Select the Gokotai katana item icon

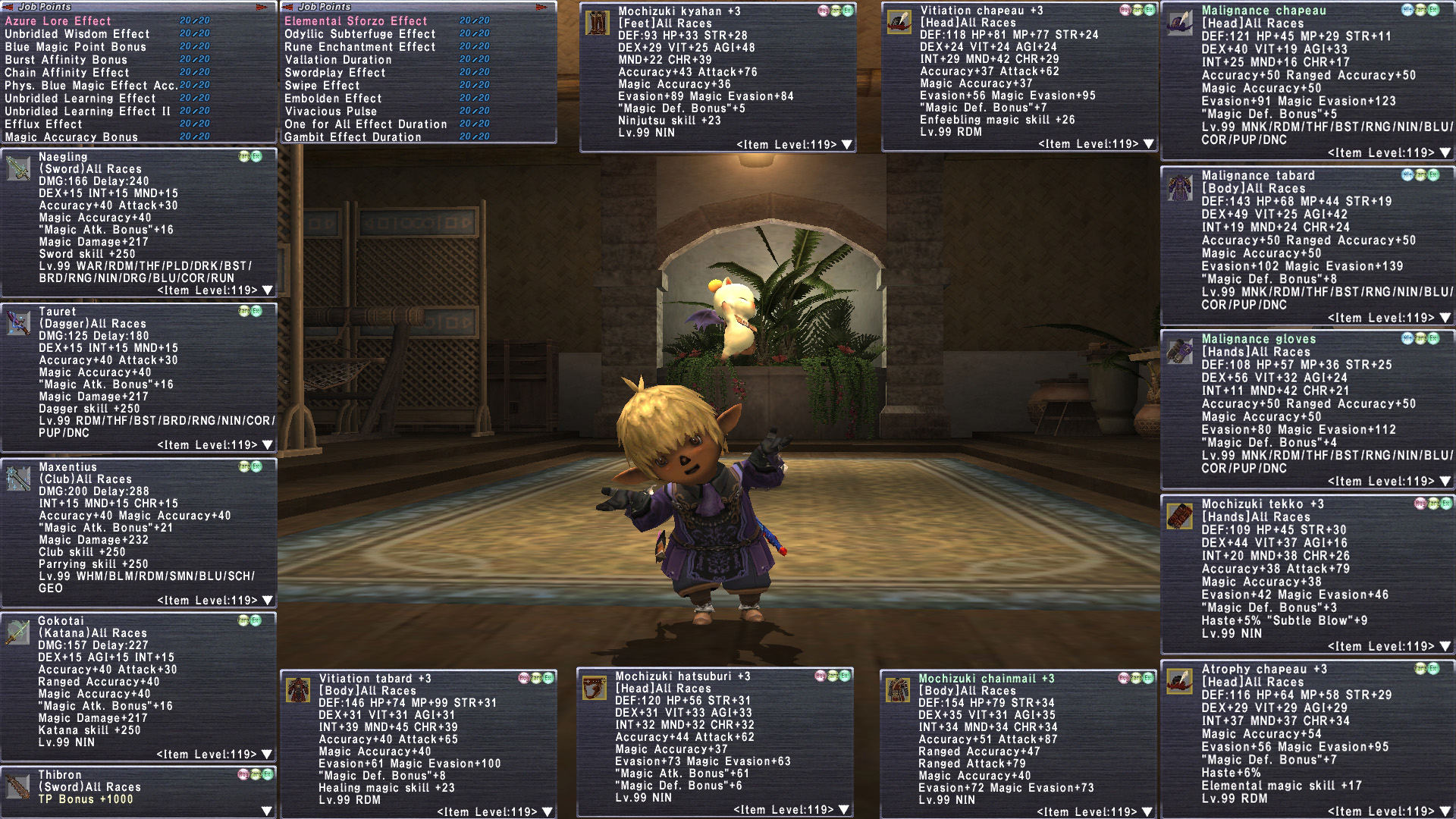tap(18, 632)
